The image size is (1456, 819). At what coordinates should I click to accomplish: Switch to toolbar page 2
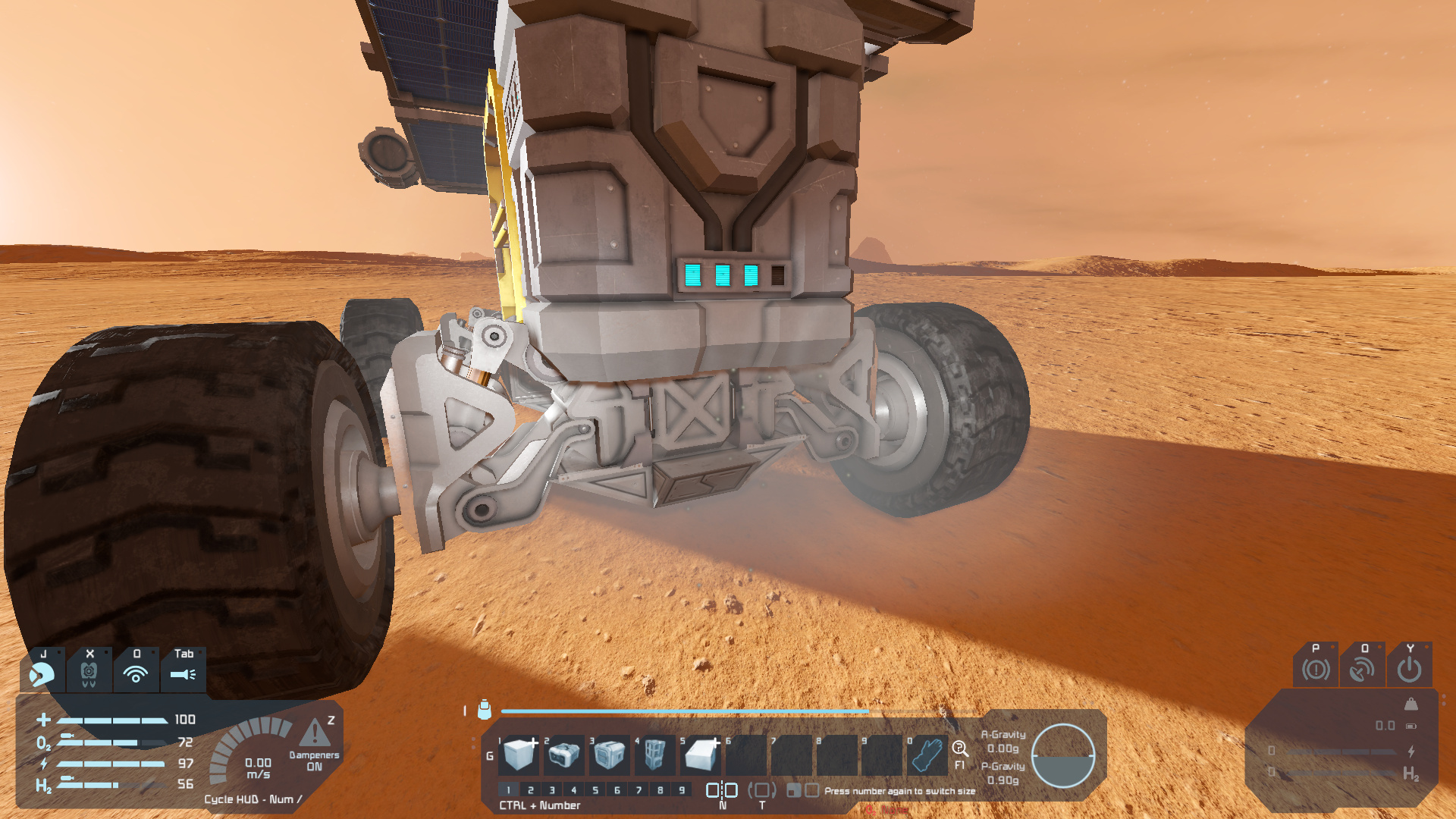coord(531,790)
